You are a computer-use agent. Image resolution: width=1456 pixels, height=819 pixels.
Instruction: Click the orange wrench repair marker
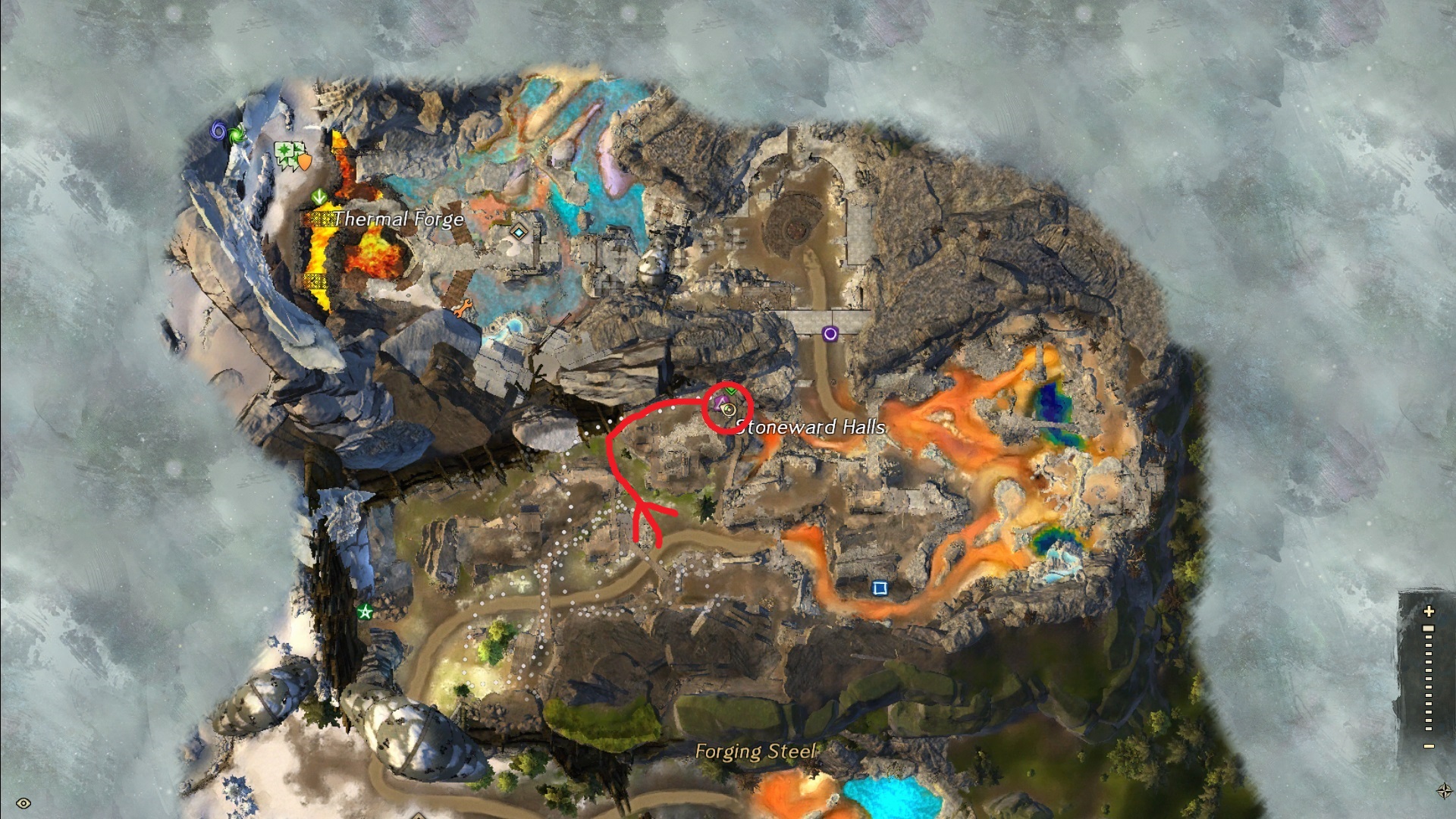pos(461,308)
